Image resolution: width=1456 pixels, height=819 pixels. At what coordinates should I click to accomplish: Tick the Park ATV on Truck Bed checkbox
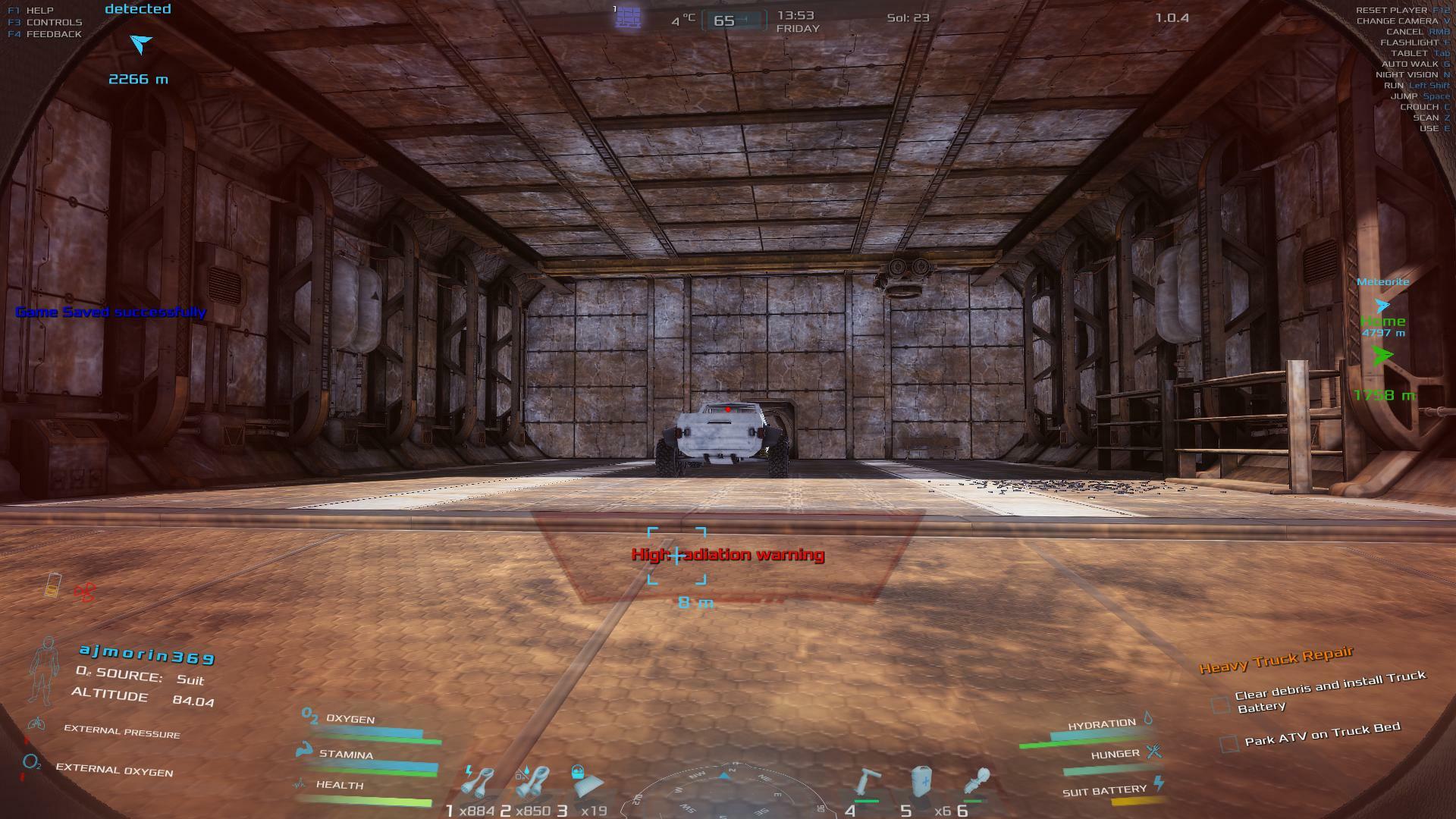click(x=1228, y=743)
